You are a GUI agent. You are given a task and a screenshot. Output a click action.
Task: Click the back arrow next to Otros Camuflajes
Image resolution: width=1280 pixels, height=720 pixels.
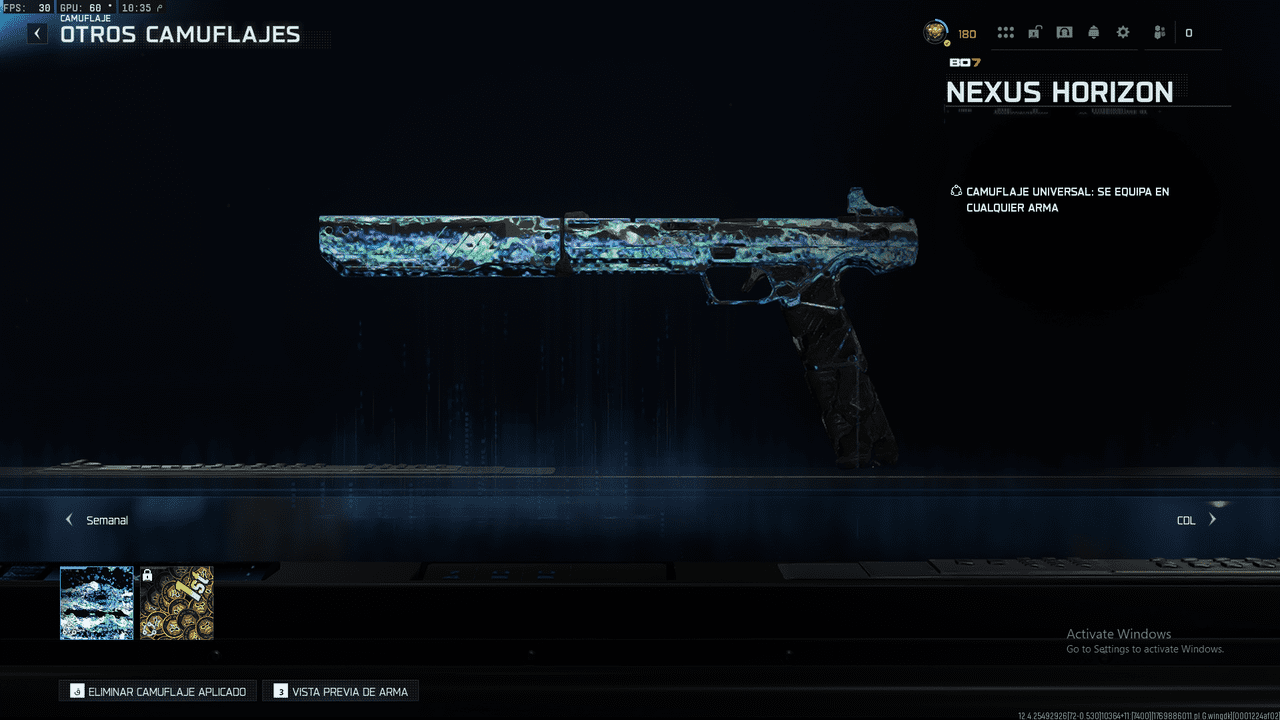[x=36, y=33]
